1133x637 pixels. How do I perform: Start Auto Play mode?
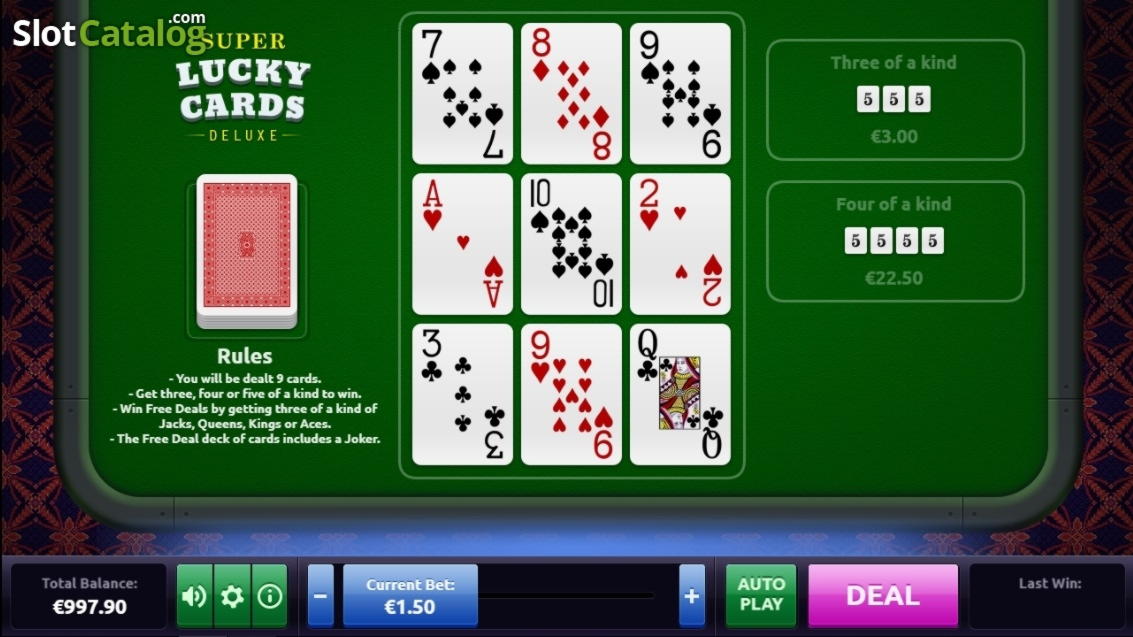[761, 595]
